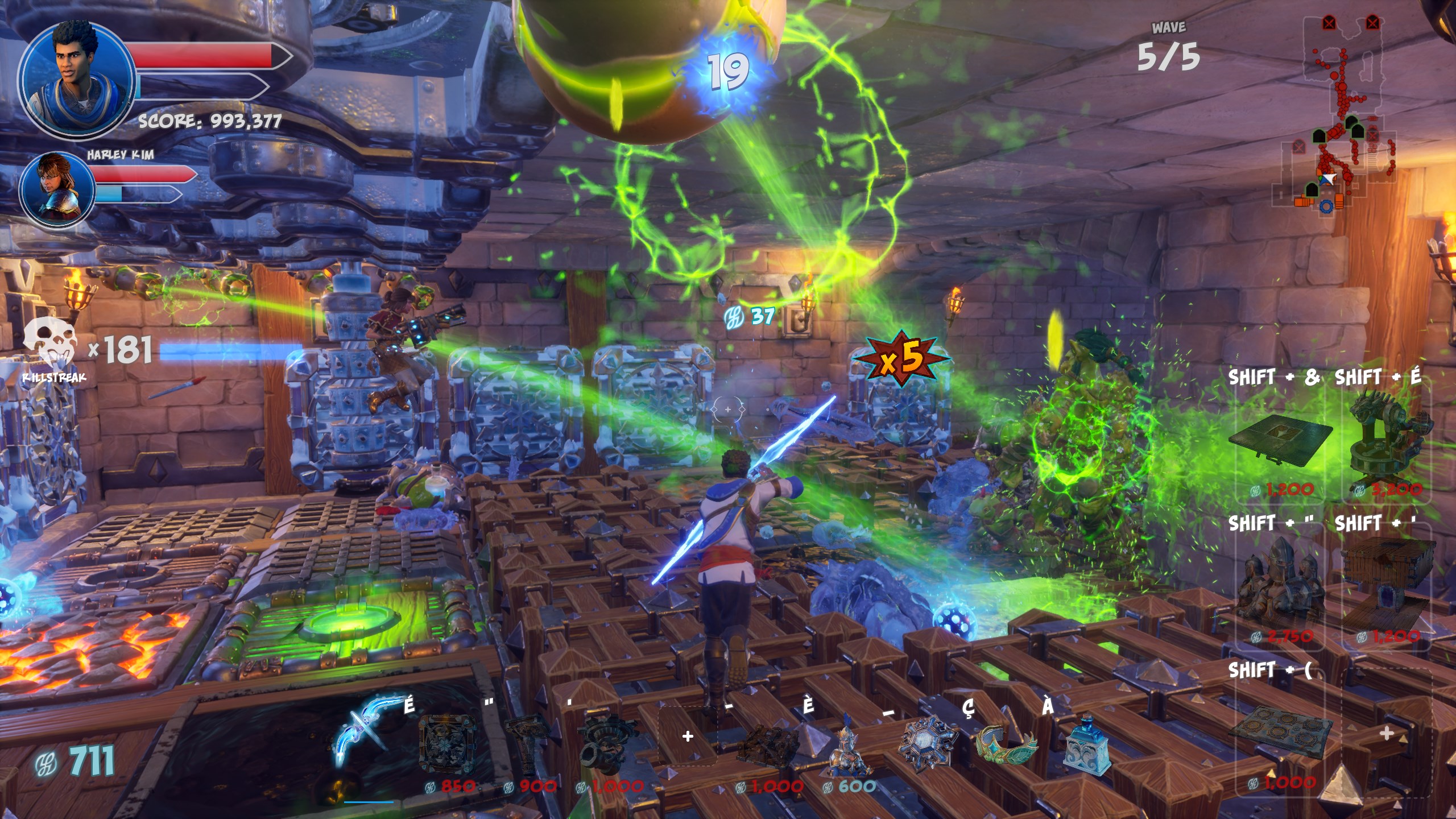The width and height of the screenshot is (1456, 819).
Task: Click the empty side-panel slot with plus
Action: pyautogui.click(x=1387, y=734)
